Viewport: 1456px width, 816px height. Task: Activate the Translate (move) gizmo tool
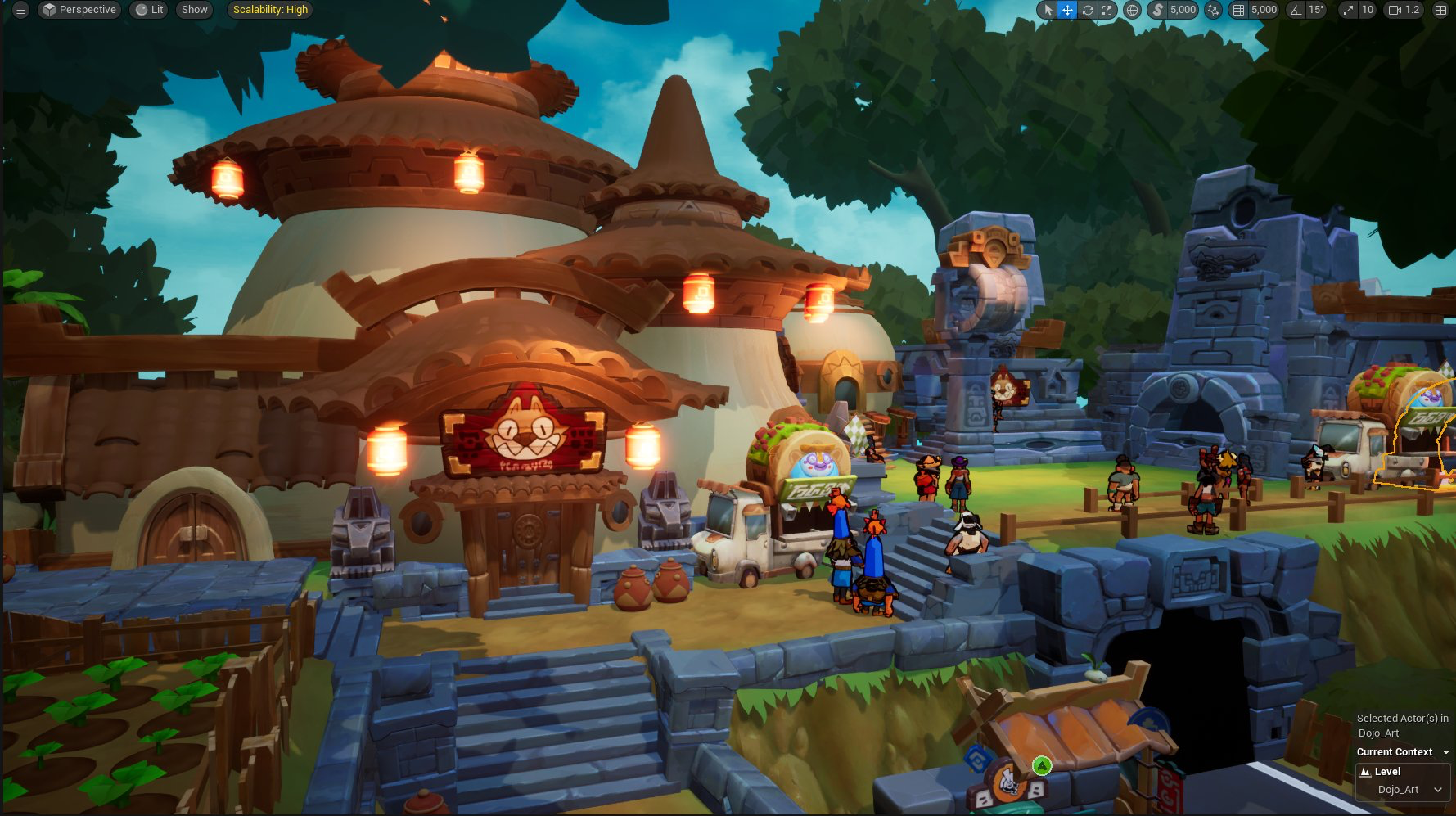tap(1068, 10)
